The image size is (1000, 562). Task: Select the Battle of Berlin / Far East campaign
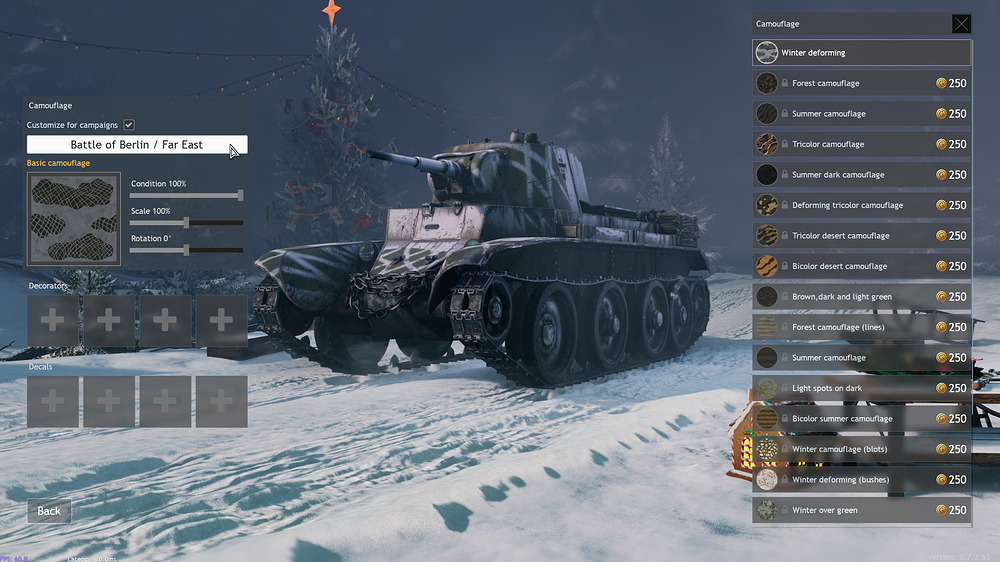pyautogui.click(x=137, y=145)
